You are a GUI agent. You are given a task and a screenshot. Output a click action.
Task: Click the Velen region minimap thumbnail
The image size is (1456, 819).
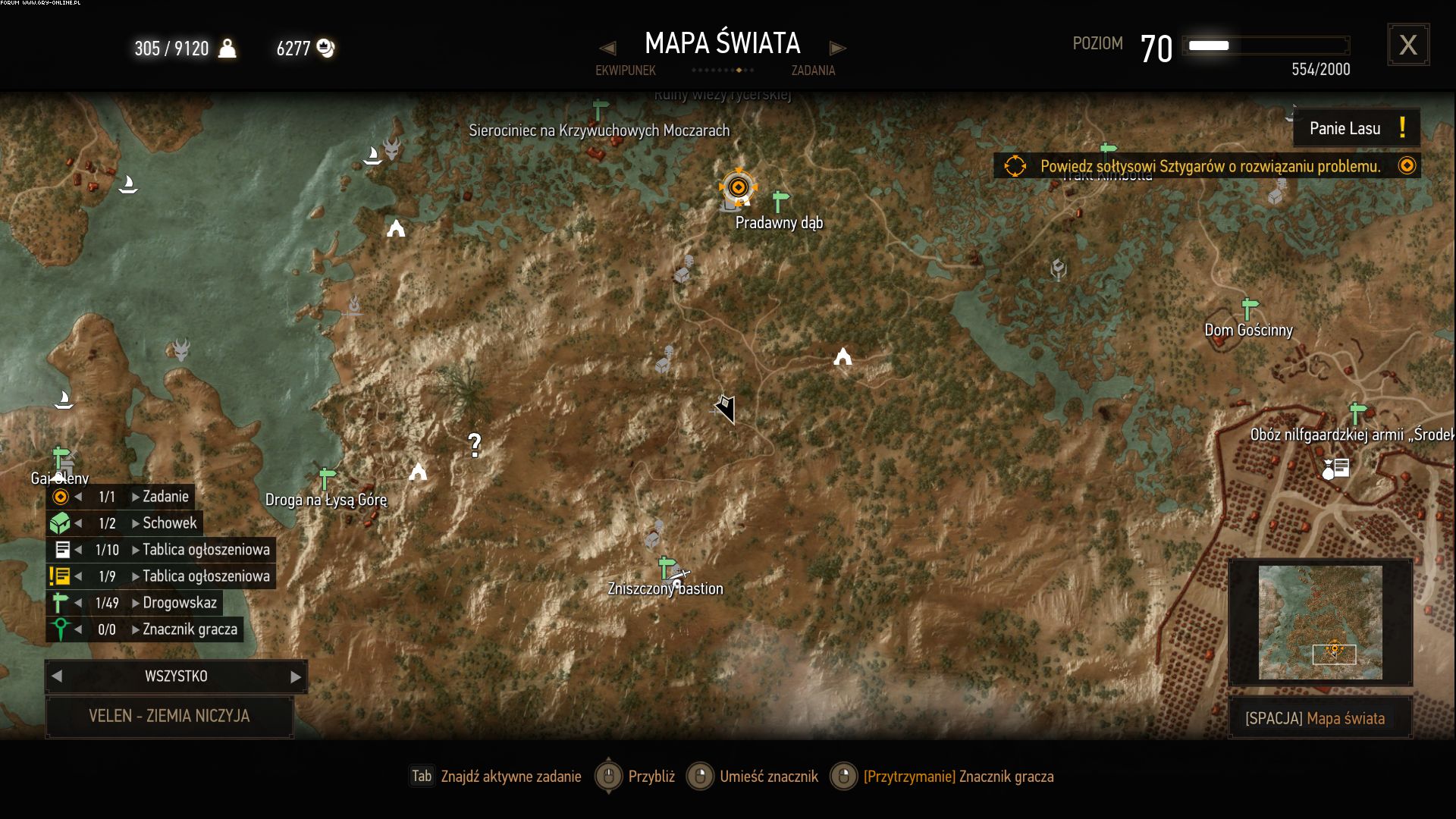[1320, 623]
